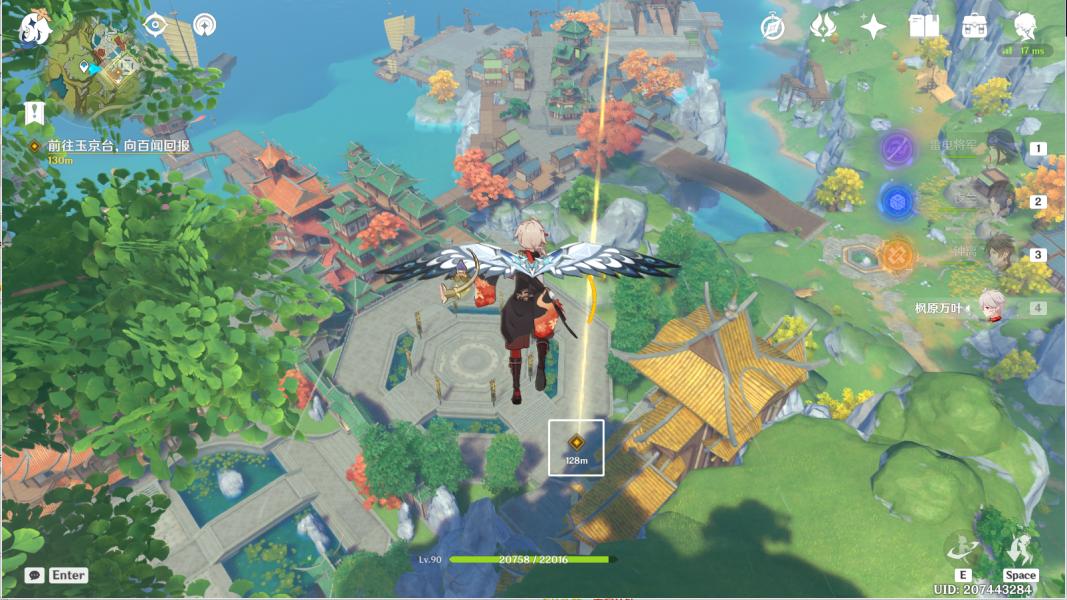Image resolution: width=1067 pixels, height=600 pixels.
Task: Activate the elemental sight eye icon
Action: (x=155, y=24)
